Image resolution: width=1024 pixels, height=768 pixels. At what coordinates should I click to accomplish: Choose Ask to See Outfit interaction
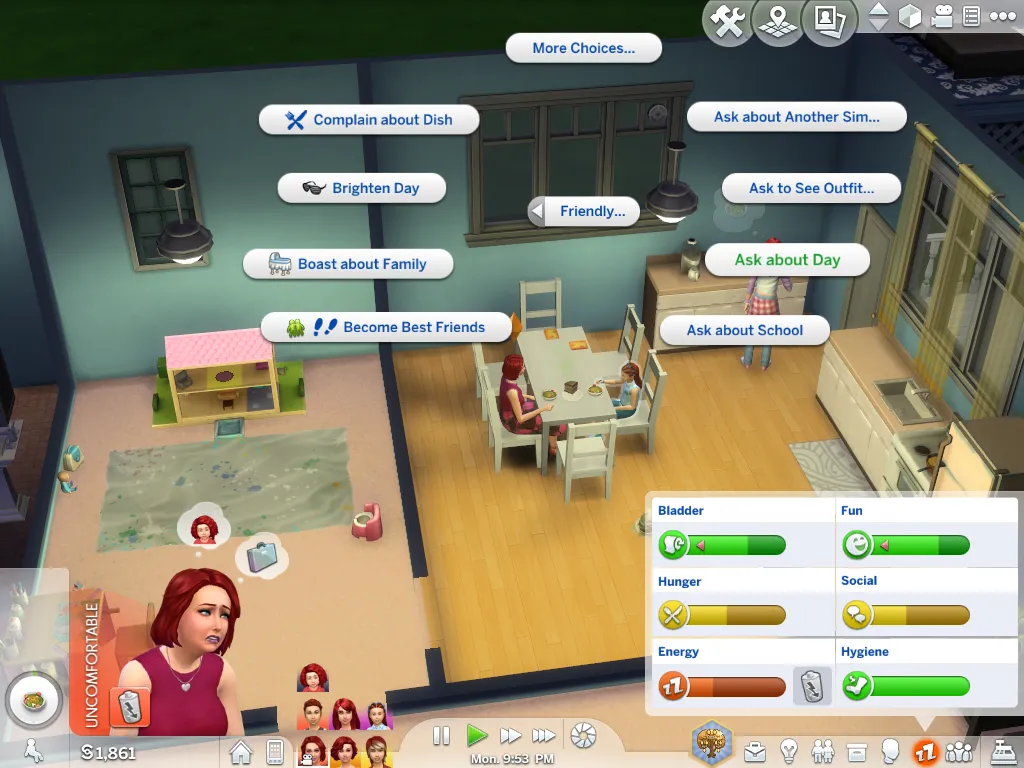[811, 188]
